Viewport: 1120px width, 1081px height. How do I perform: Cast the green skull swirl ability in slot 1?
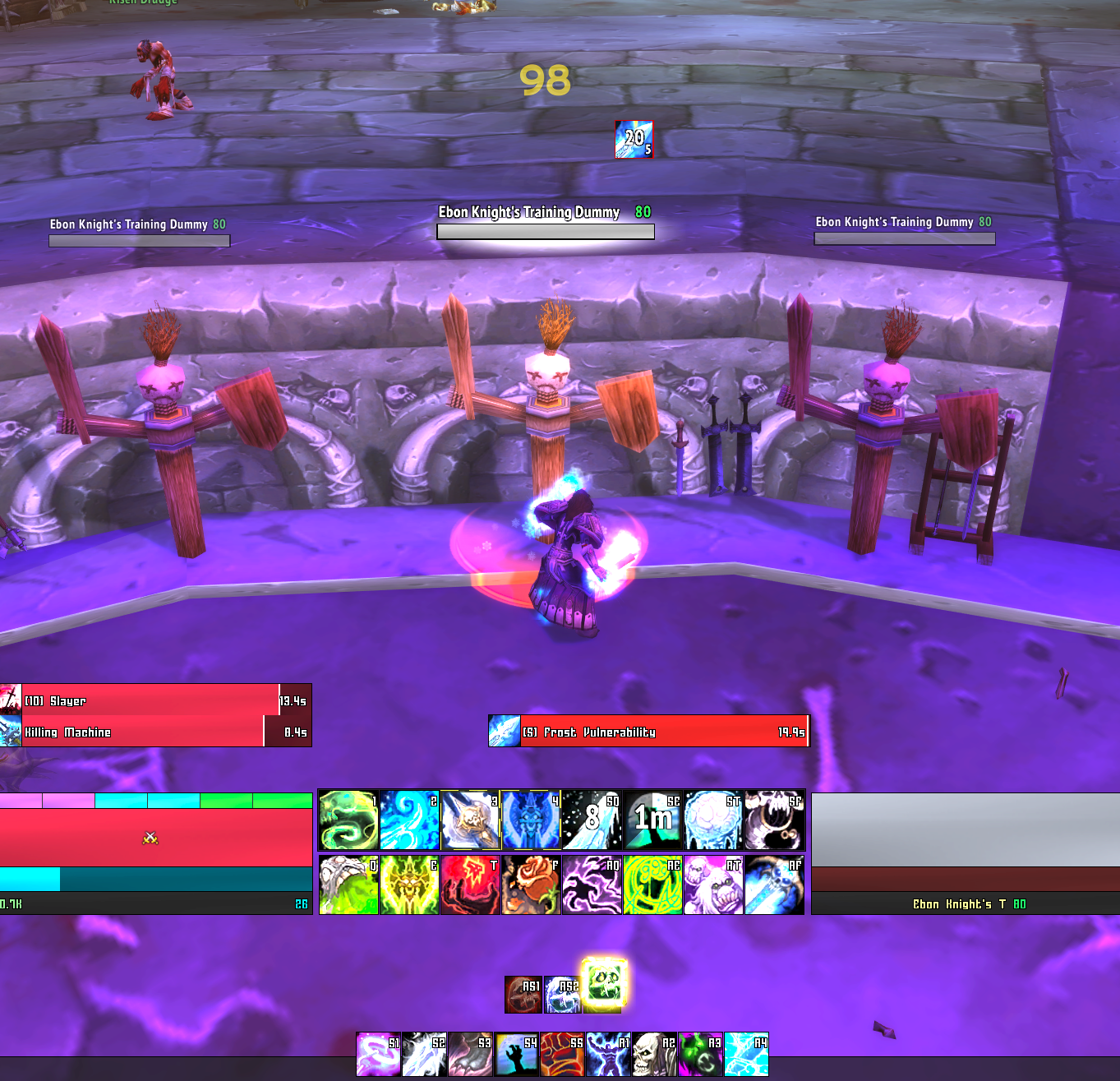pyautogui.click(x=348, y=820)
